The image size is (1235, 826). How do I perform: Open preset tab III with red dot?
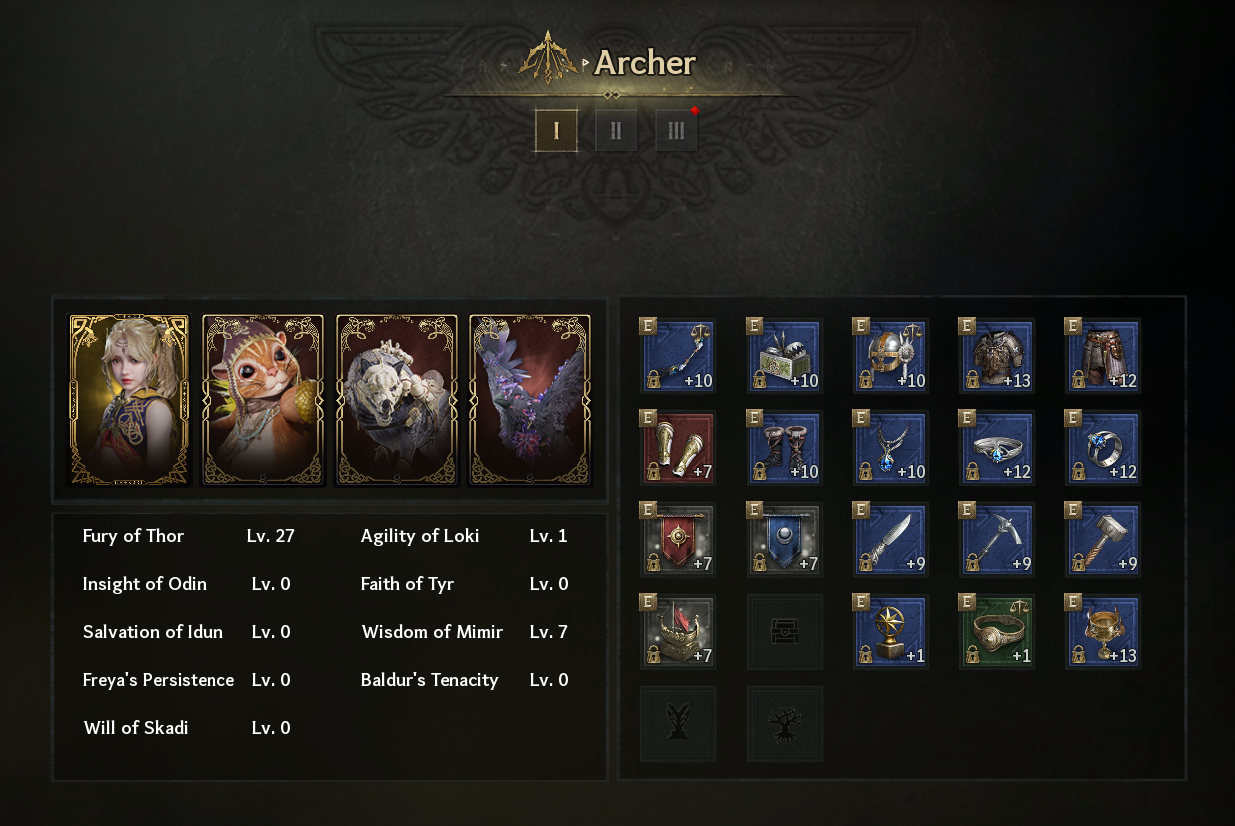point(676,131)
